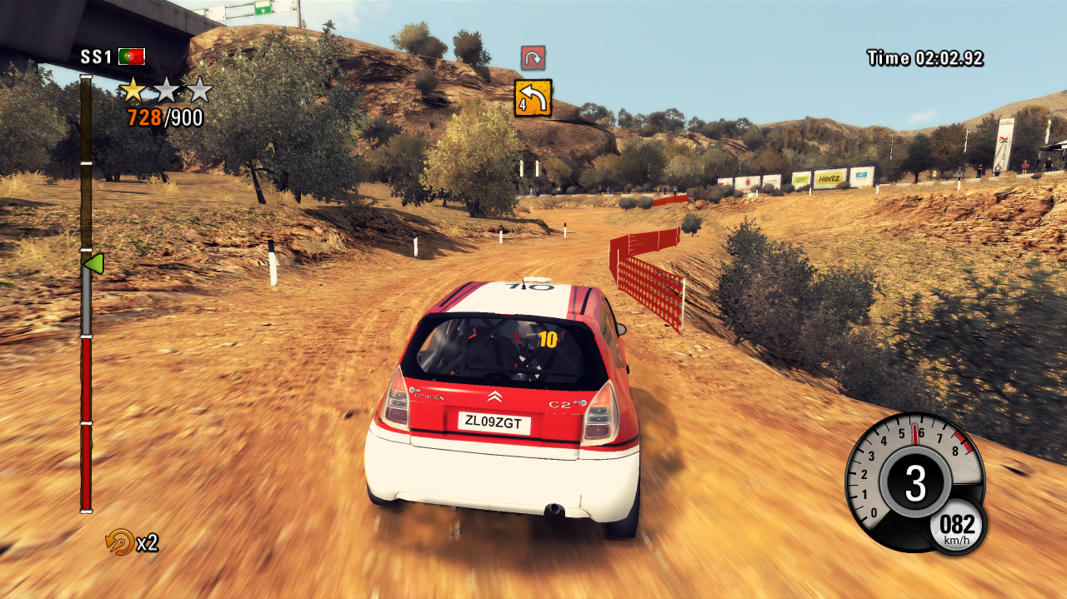Click the orange left-turn 4 pace note icon
This screenshot has width=1067, height=599.
click(533, 98)
